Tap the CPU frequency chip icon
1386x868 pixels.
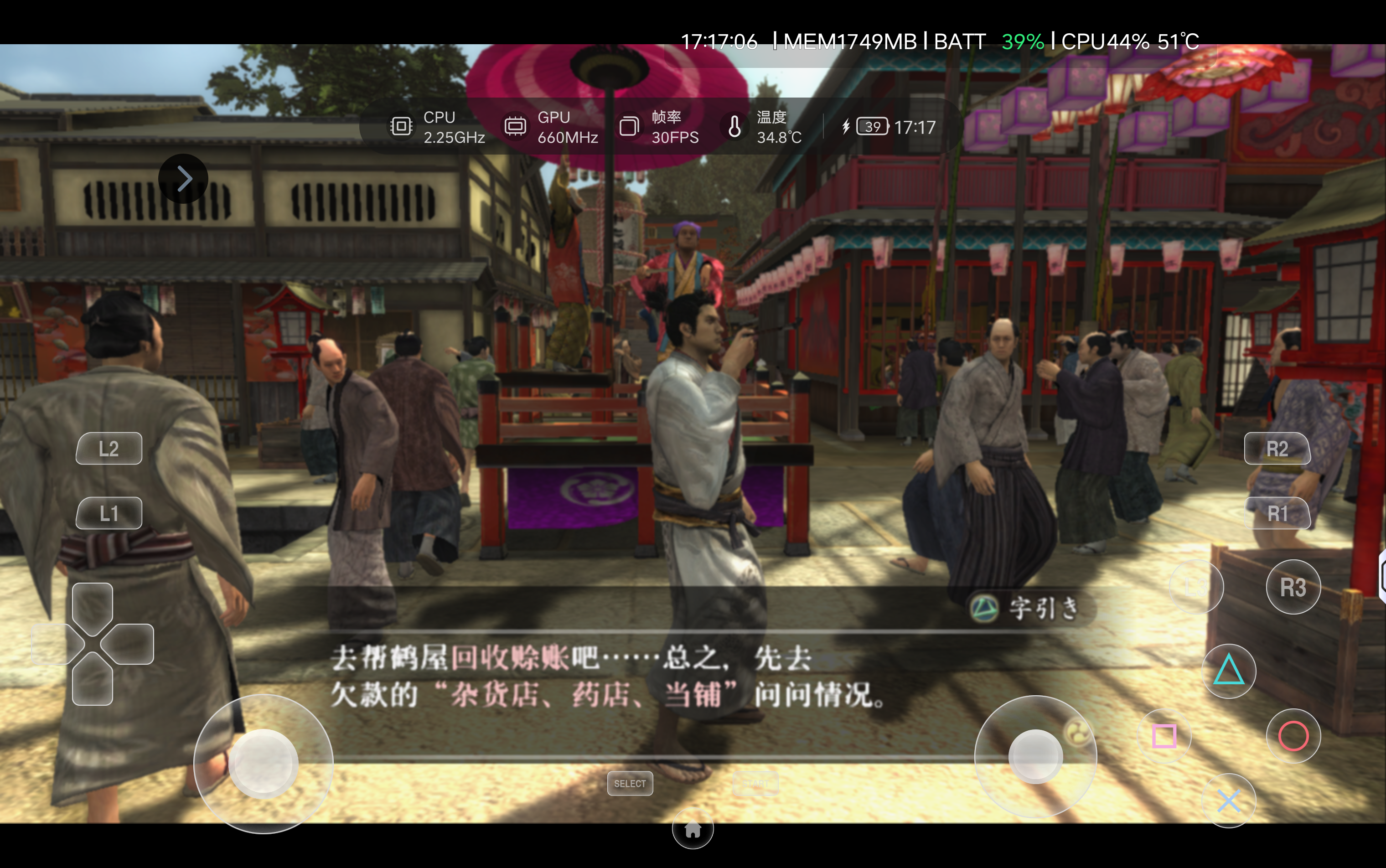click(x=402, y=126)
